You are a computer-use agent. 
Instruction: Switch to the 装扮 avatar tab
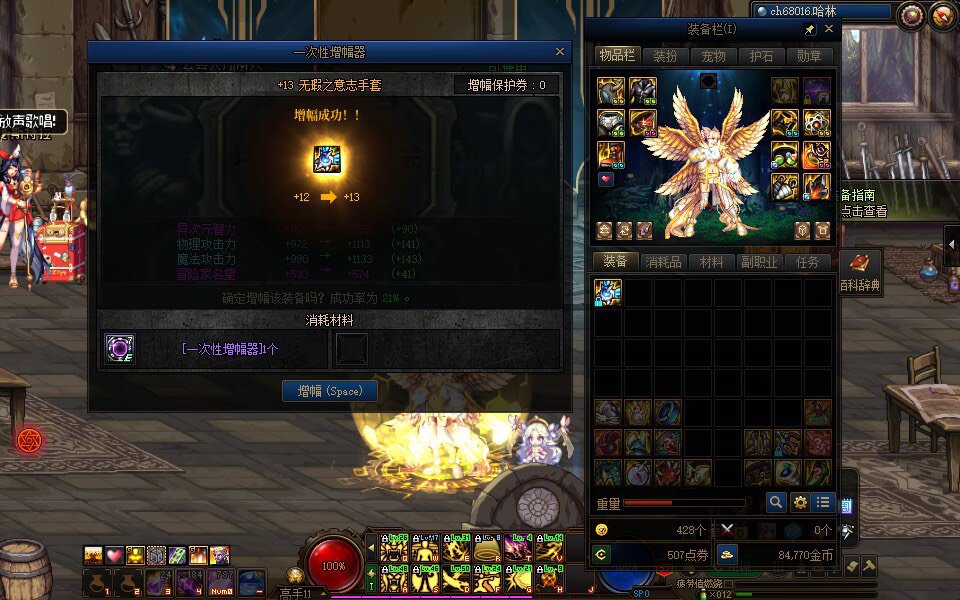coord(665,56)
